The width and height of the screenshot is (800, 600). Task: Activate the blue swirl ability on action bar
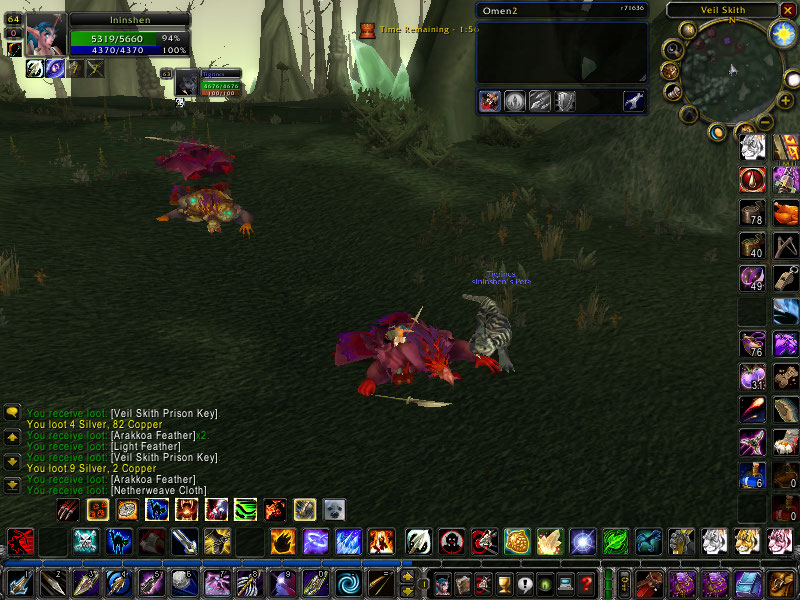click(x=351, y=582)
